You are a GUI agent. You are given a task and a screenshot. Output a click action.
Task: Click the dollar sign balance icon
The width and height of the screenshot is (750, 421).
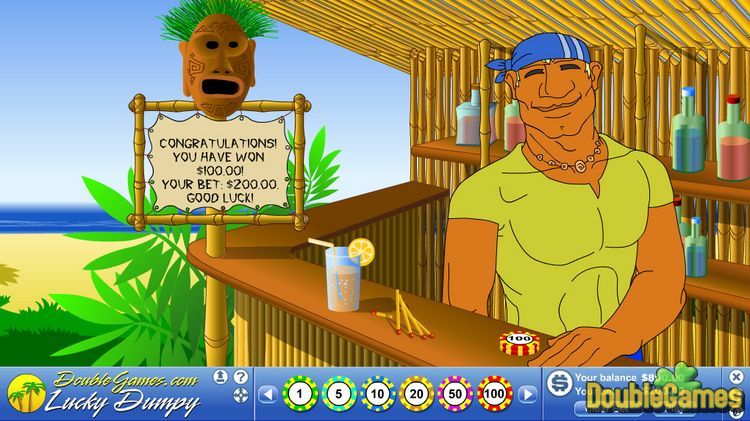pos(560,380)
